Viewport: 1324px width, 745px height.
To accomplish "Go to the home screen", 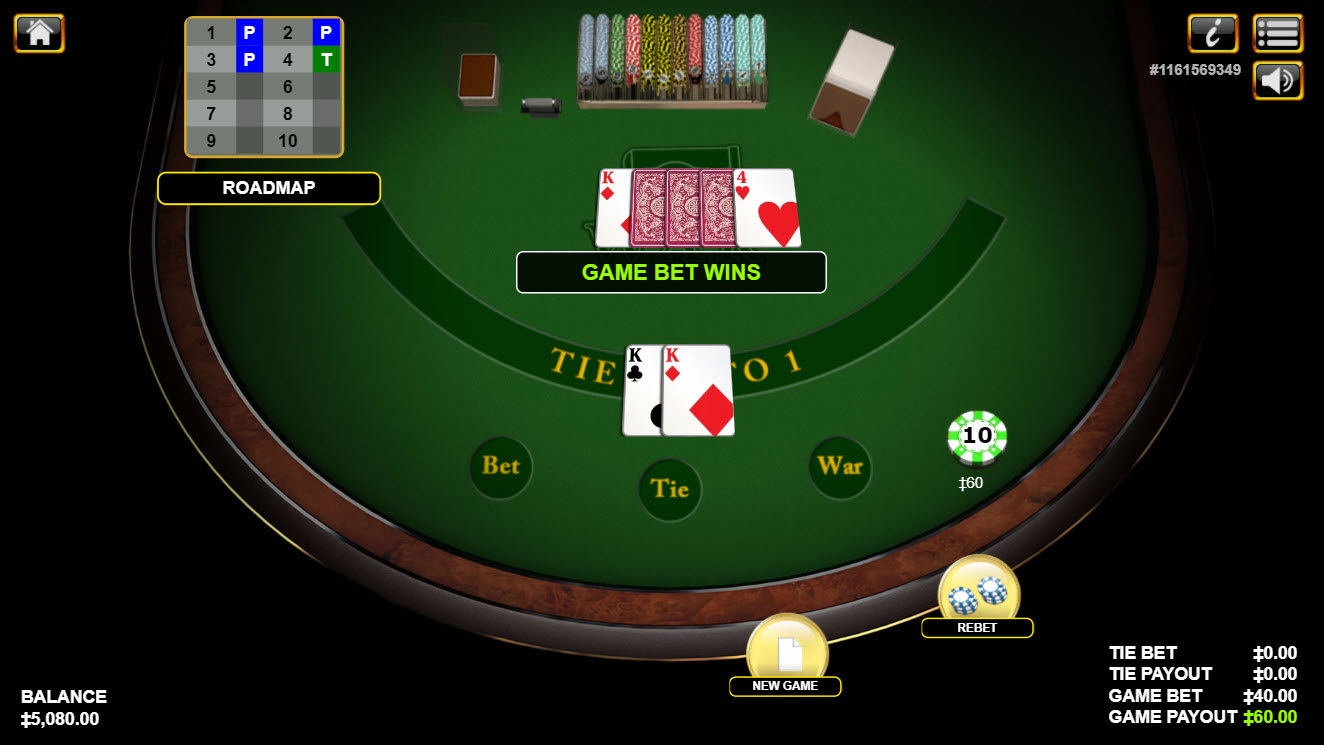I will coord(39,33).
